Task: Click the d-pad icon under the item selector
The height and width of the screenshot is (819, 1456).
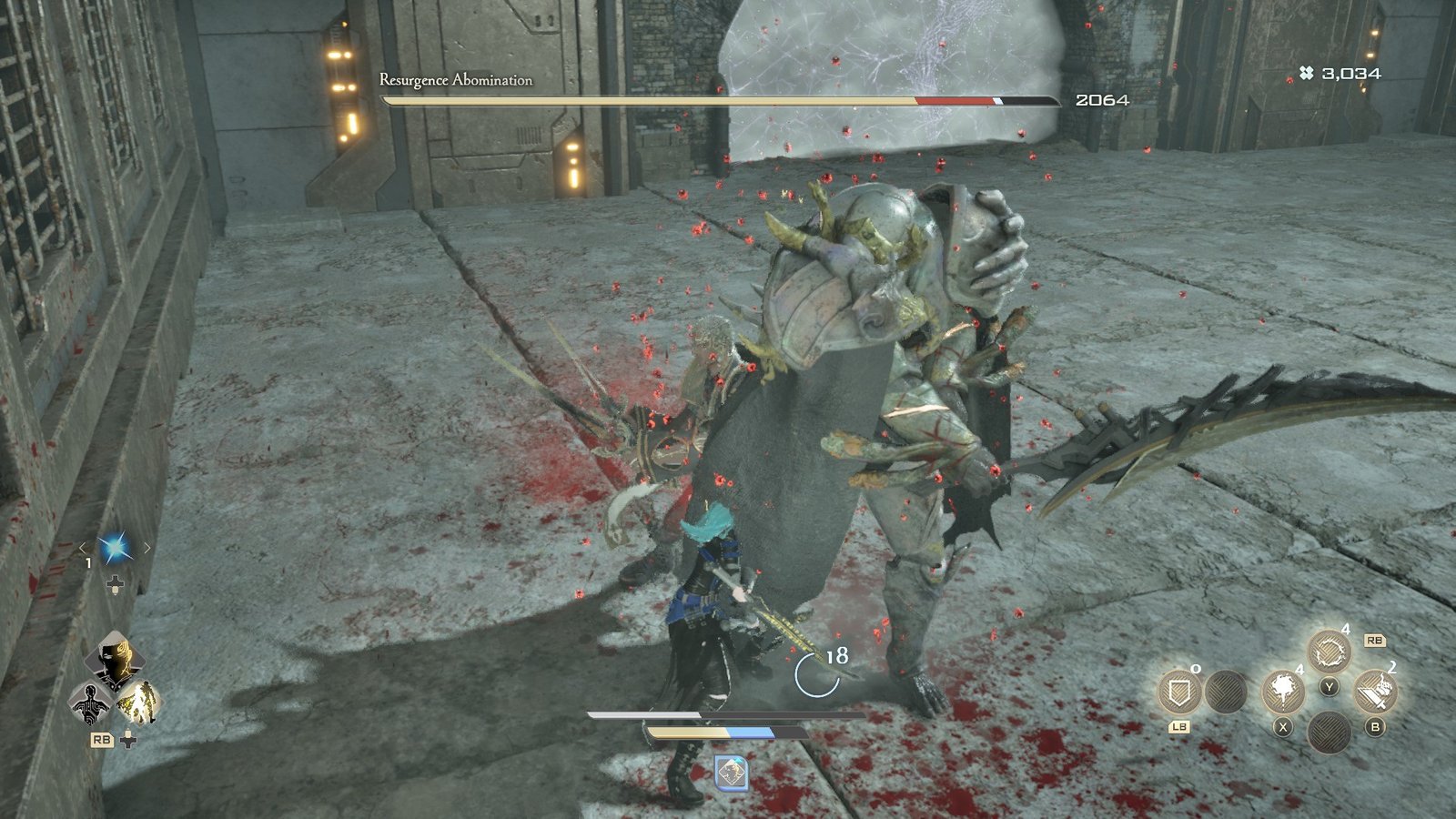Action: 115,584
